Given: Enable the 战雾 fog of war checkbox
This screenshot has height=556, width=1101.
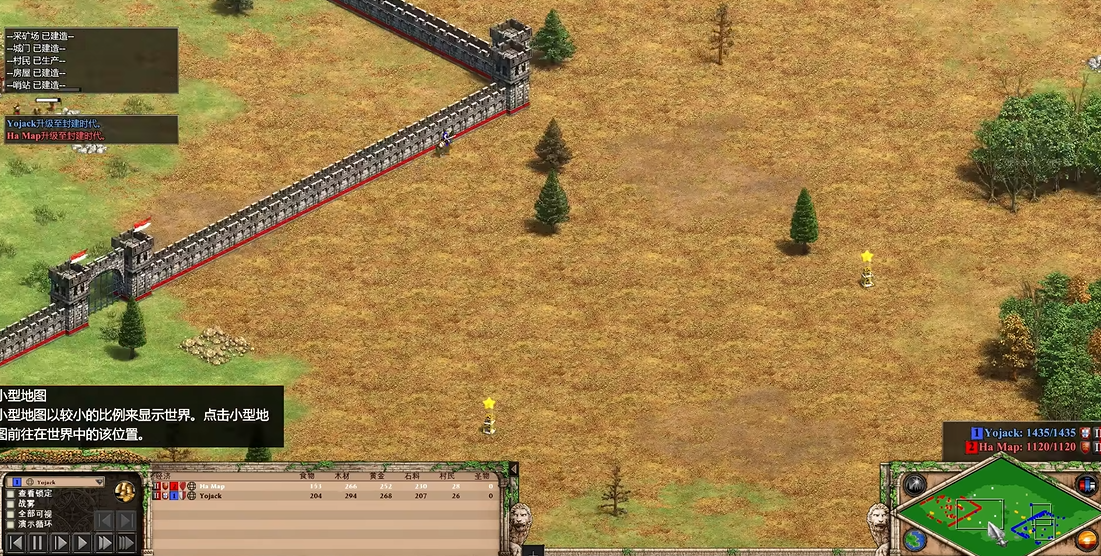Looking at the screenshot, I should (11, 504).
